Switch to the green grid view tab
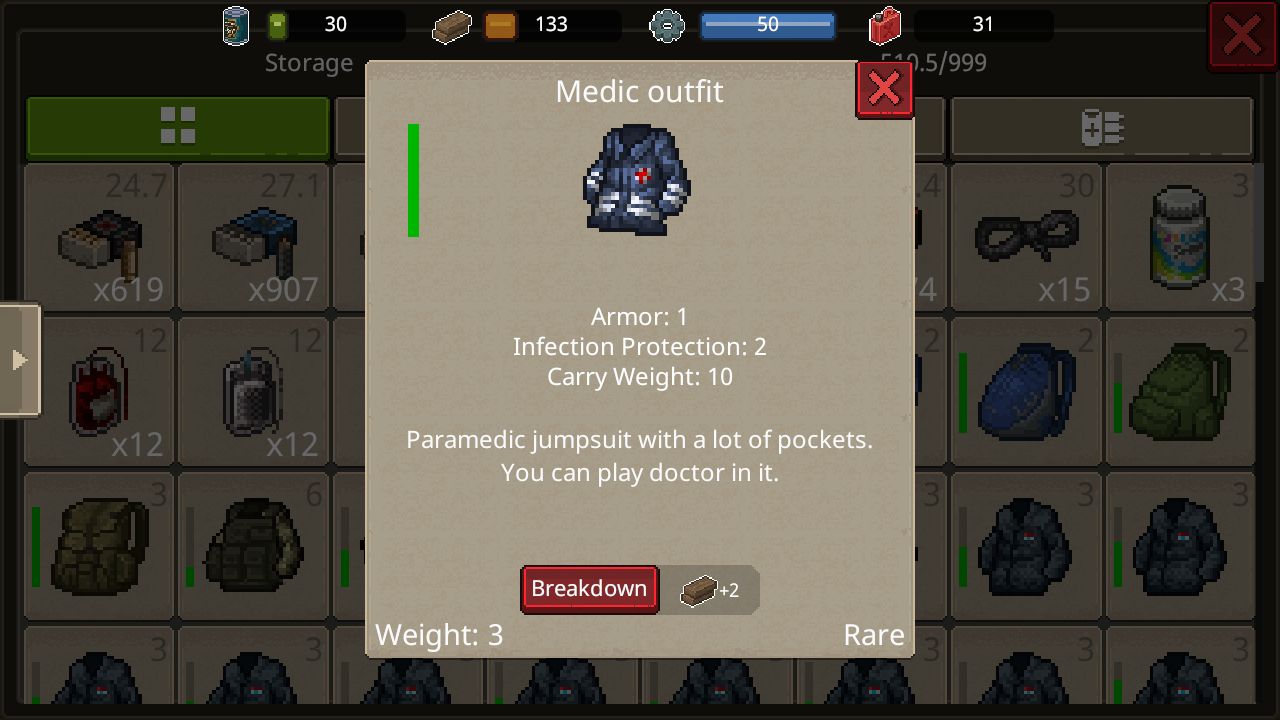 178,127
